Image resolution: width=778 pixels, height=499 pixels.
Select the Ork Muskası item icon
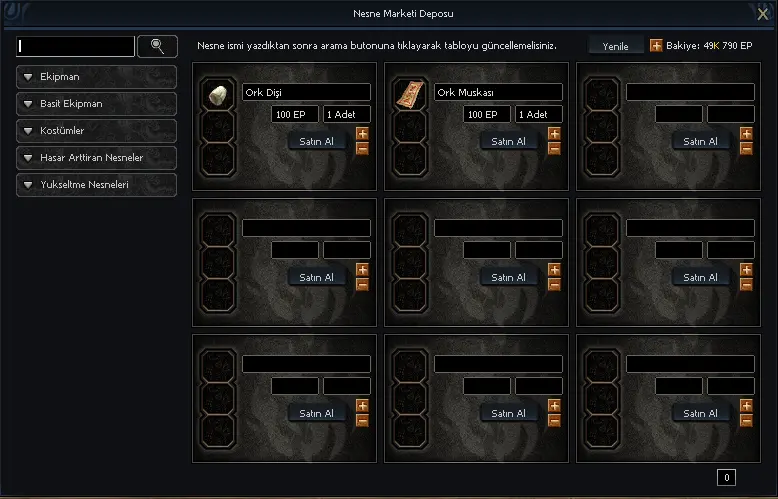tap(410, 96)
